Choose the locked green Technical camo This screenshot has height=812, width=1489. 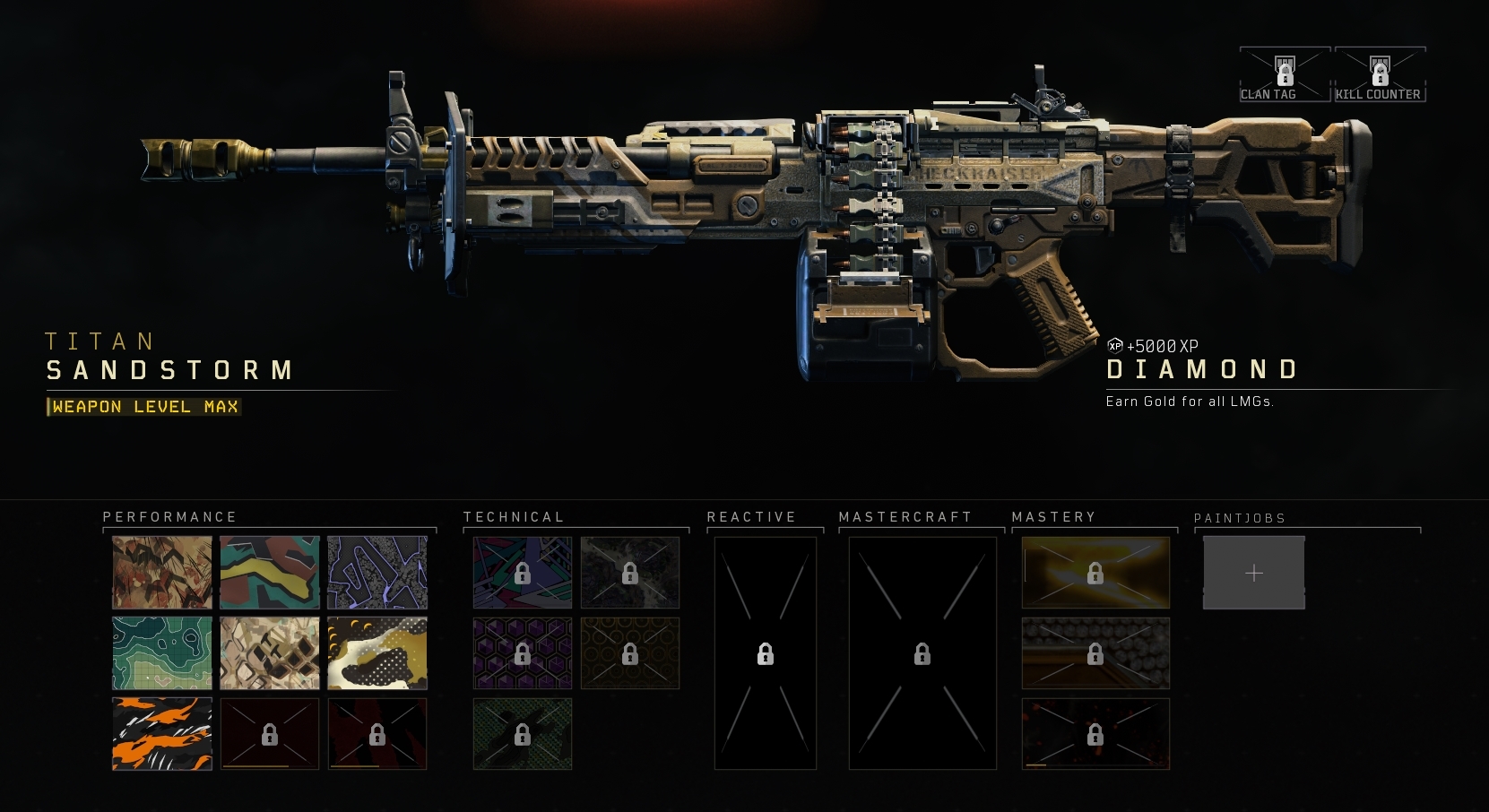point(523,734)
